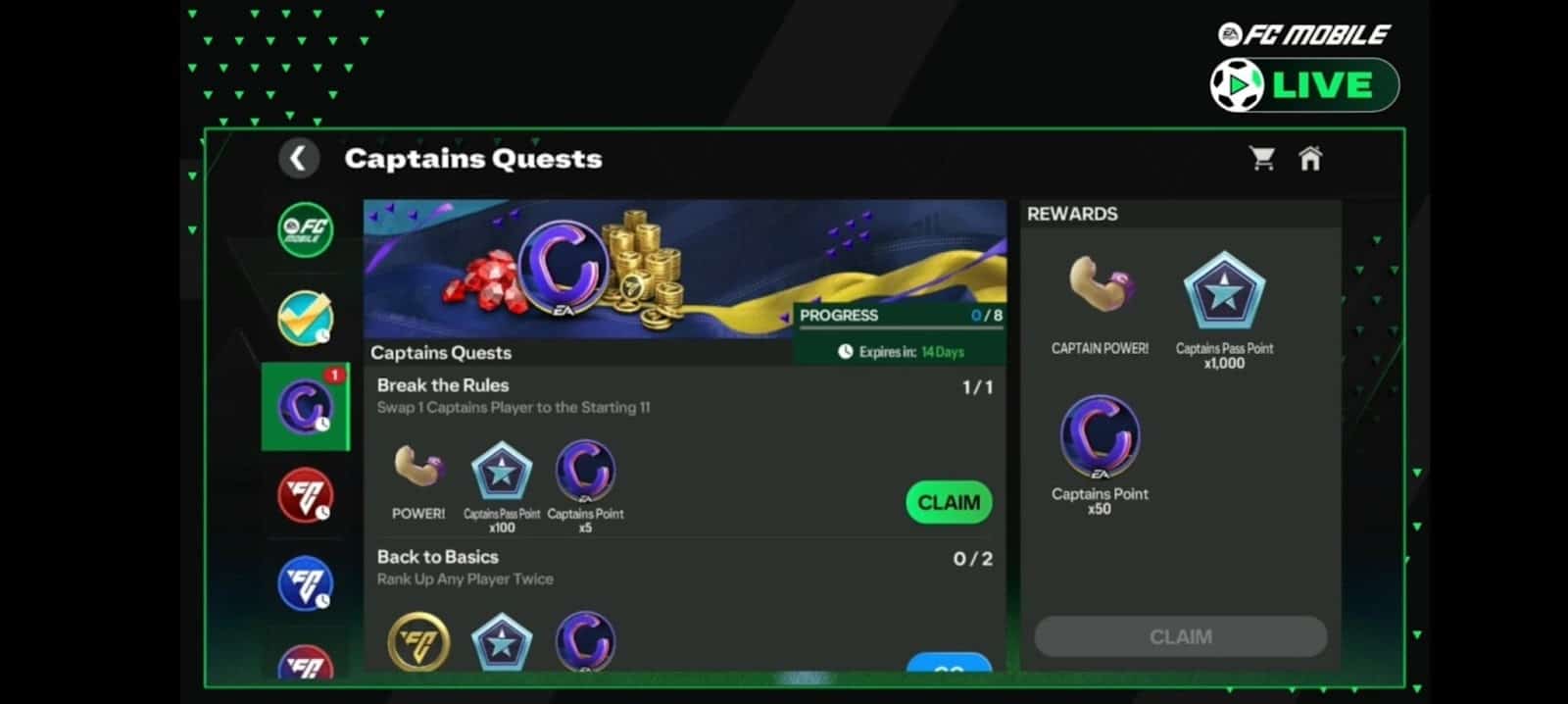Open the red FC quest tab
This screenshot has width=1568, height=704.
306,495
